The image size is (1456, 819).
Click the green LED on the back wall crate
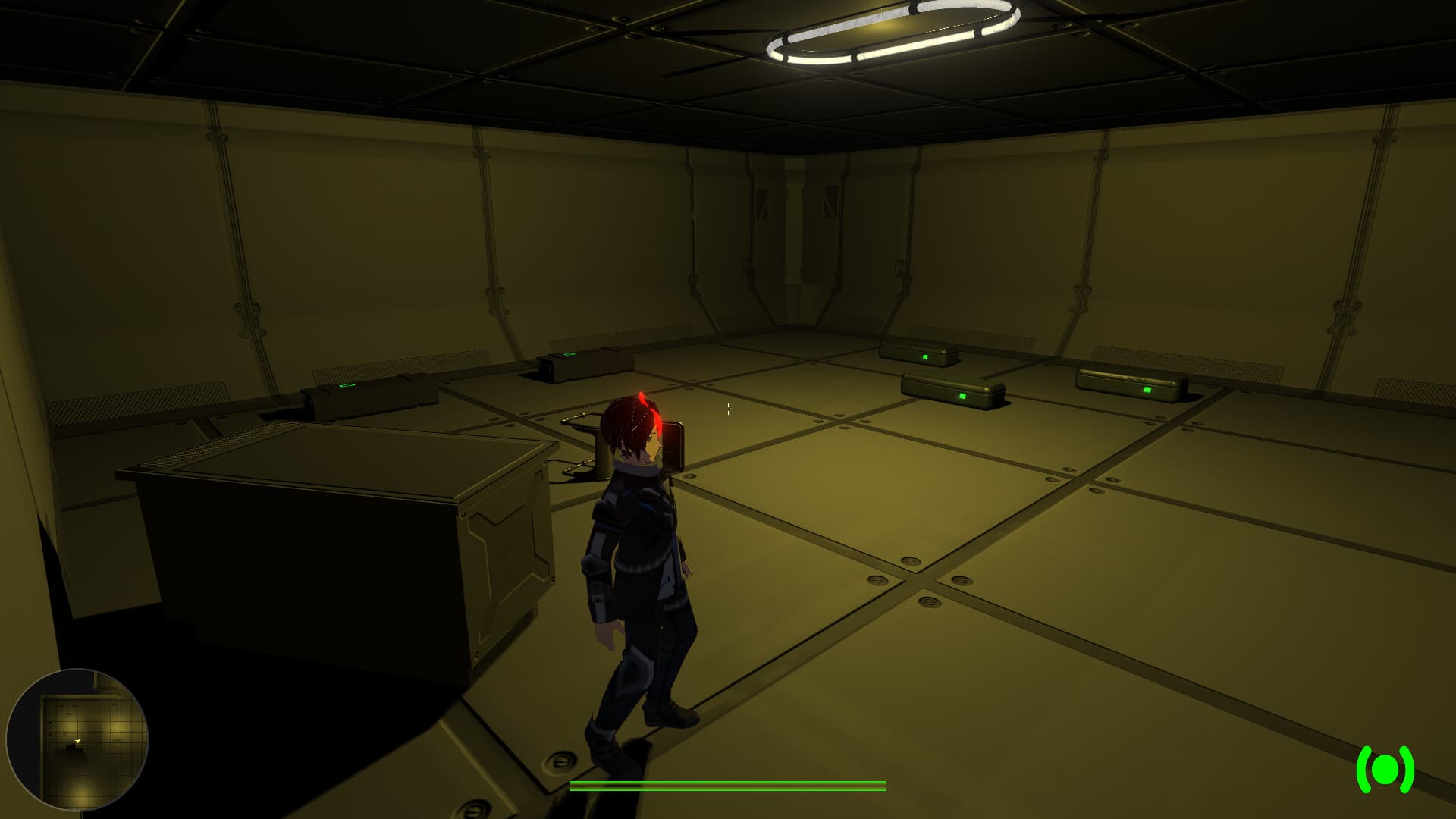pyautogui.click(x=927, y=356)
